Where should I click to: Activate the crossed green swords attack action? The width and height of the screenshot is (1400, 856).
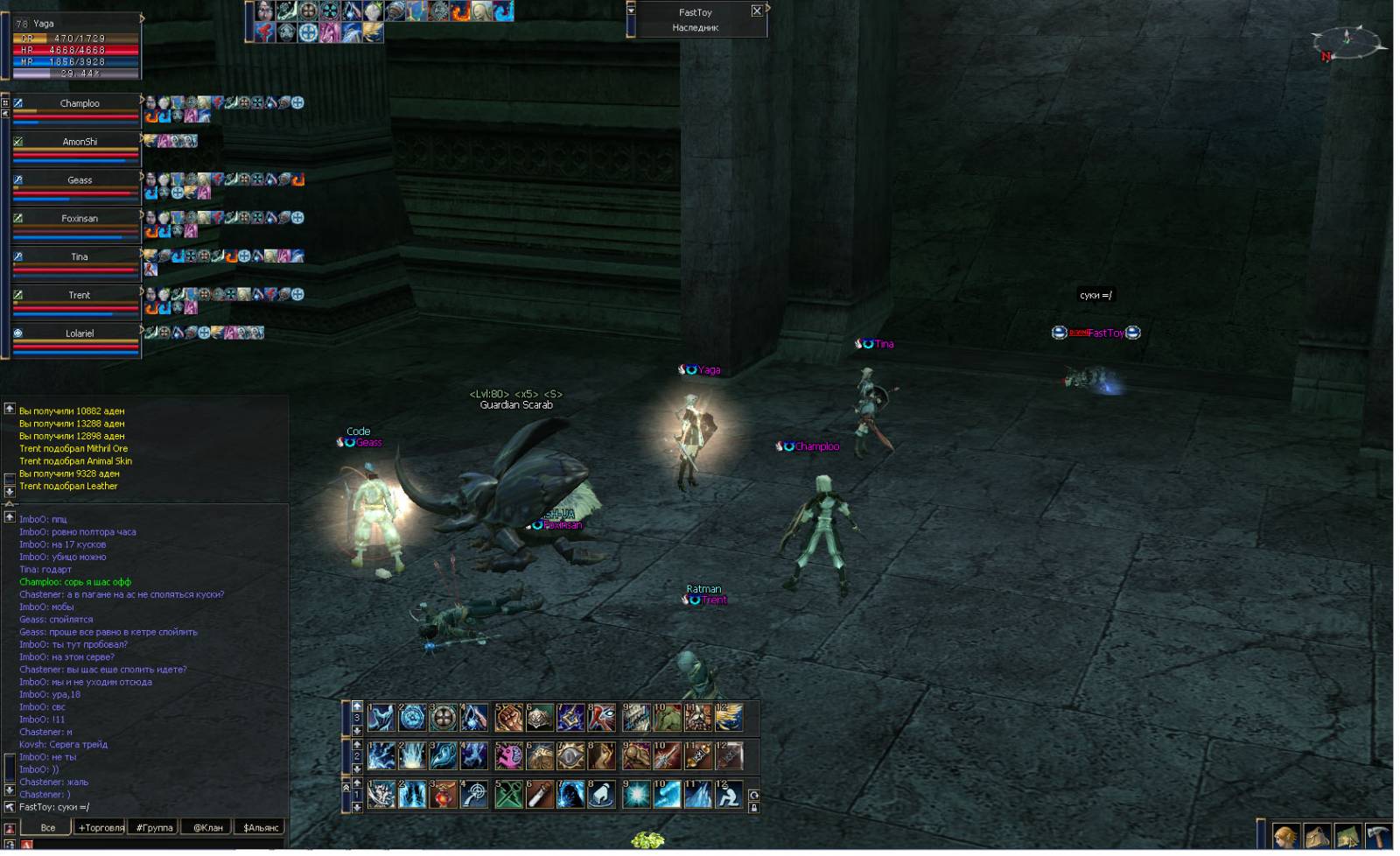(x=508, y=794)
